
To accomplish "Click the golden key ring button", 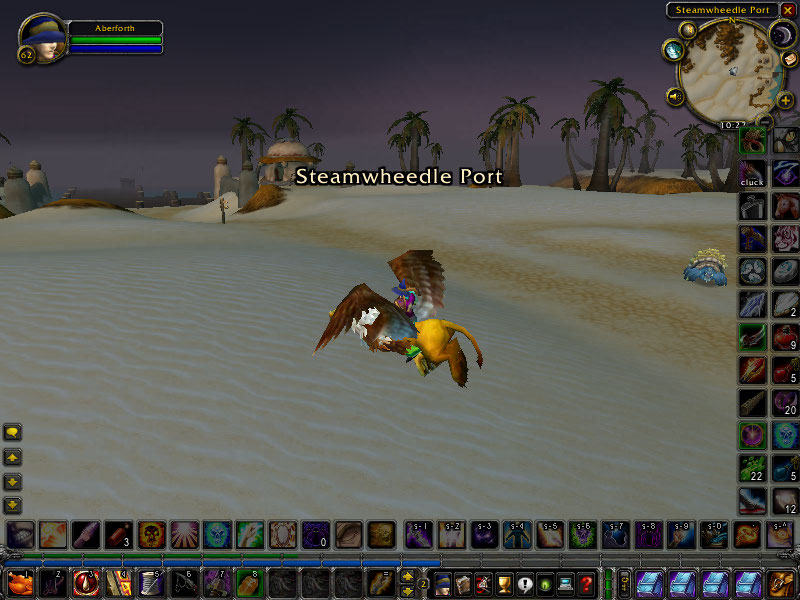I will [624, 582].
